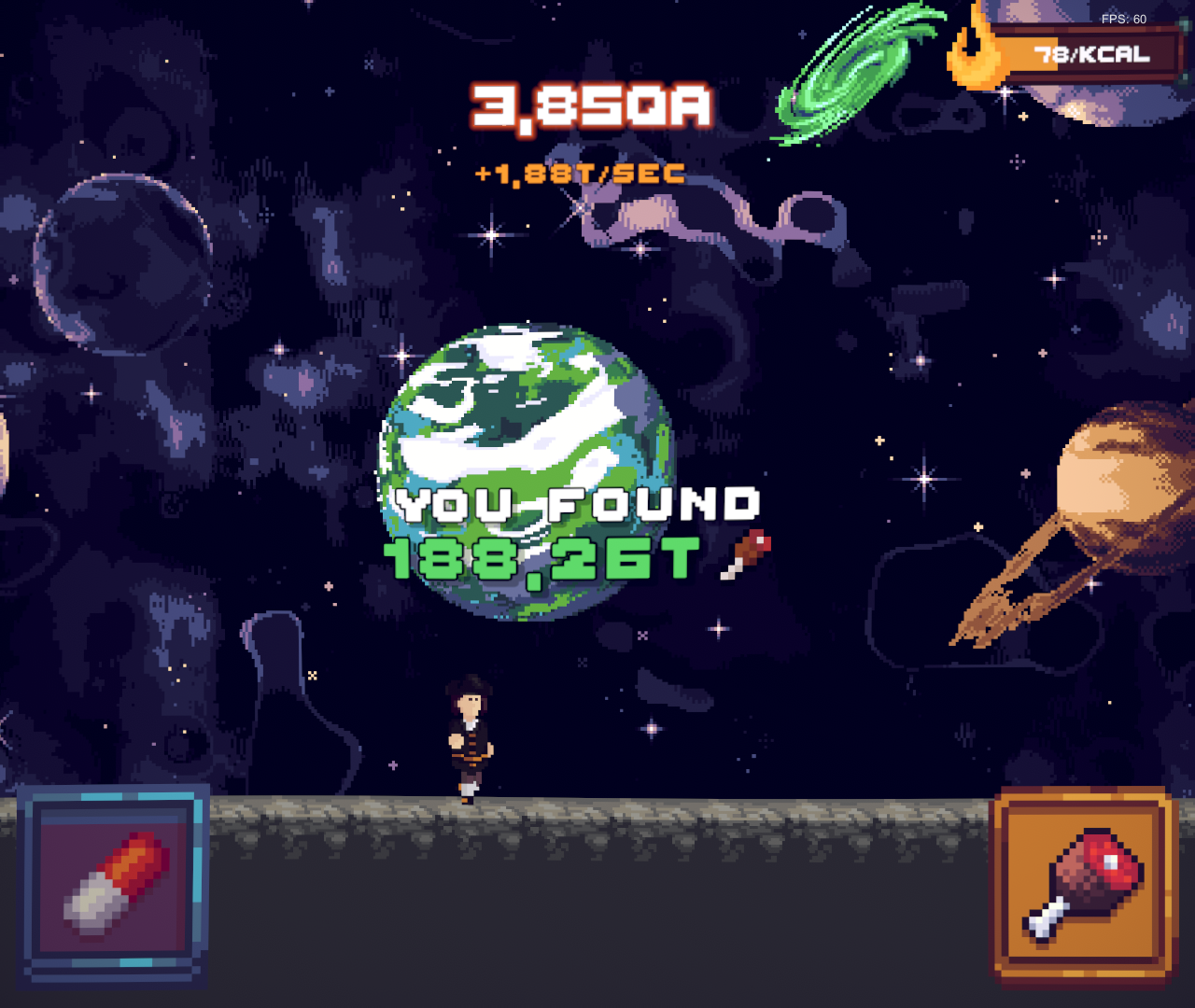Viewport: 1195px width, 1008px height.
Task: Expand the +1.88T/SEC rate display
Action: coord(579,173)
